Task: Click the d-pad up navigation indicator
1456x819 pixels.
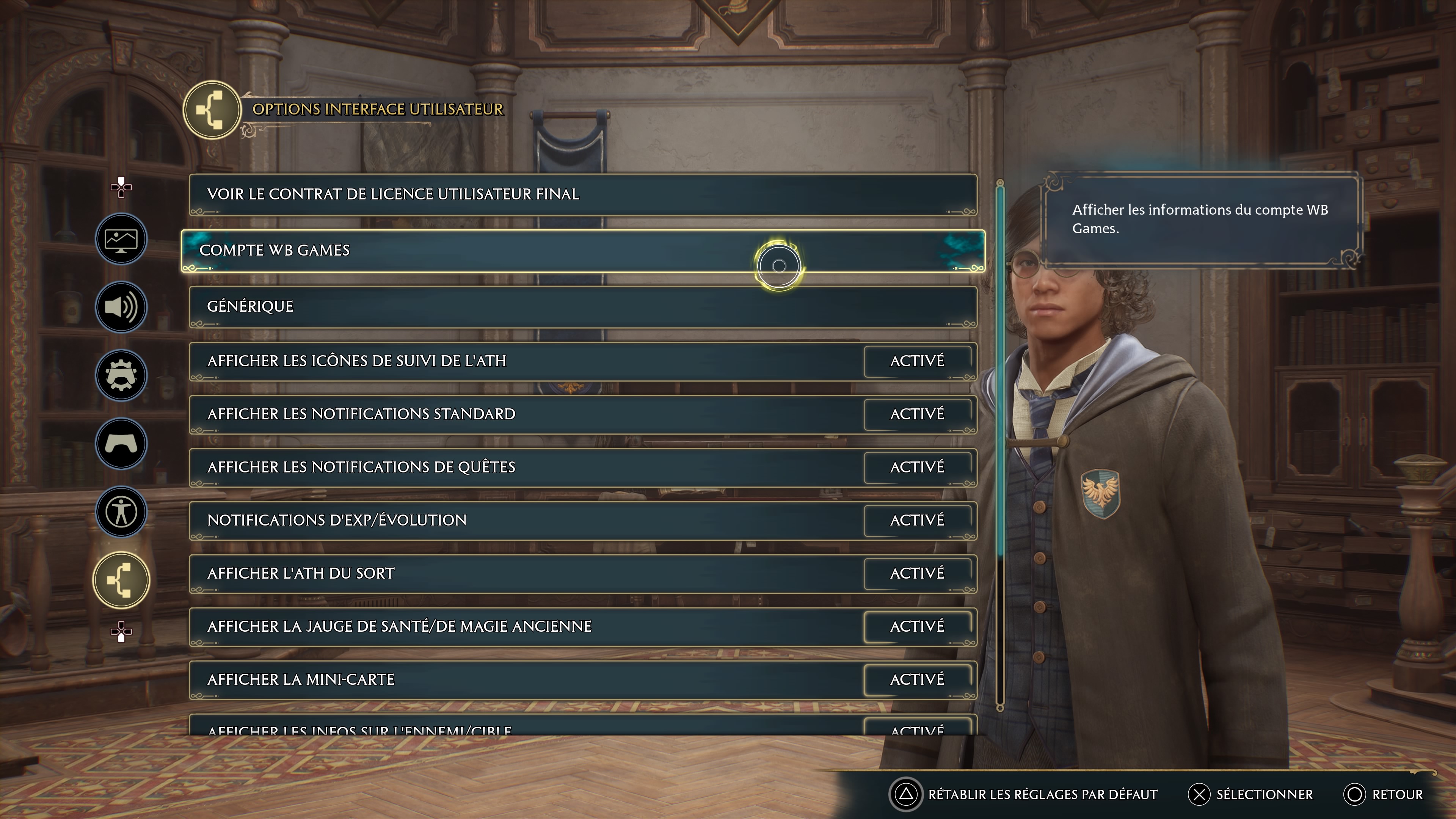Action: [121, 187]
